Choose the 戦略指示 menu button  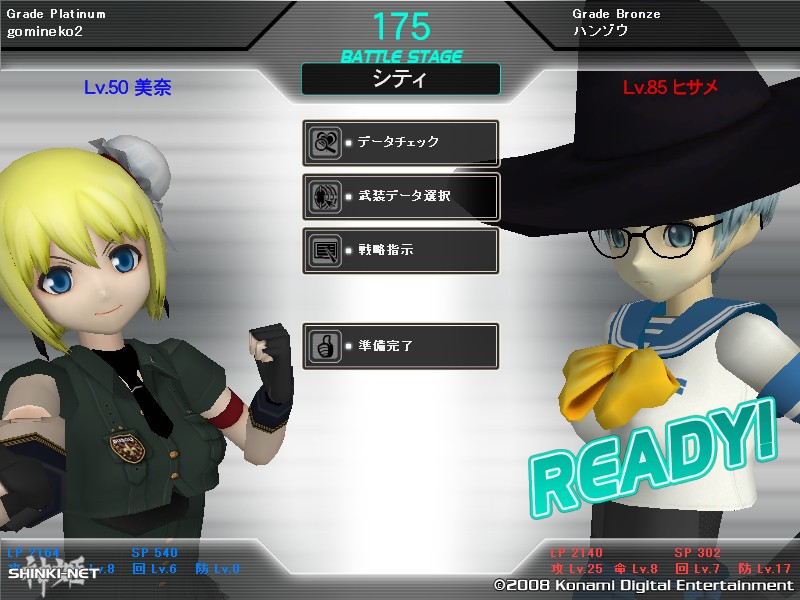(400, 250)
